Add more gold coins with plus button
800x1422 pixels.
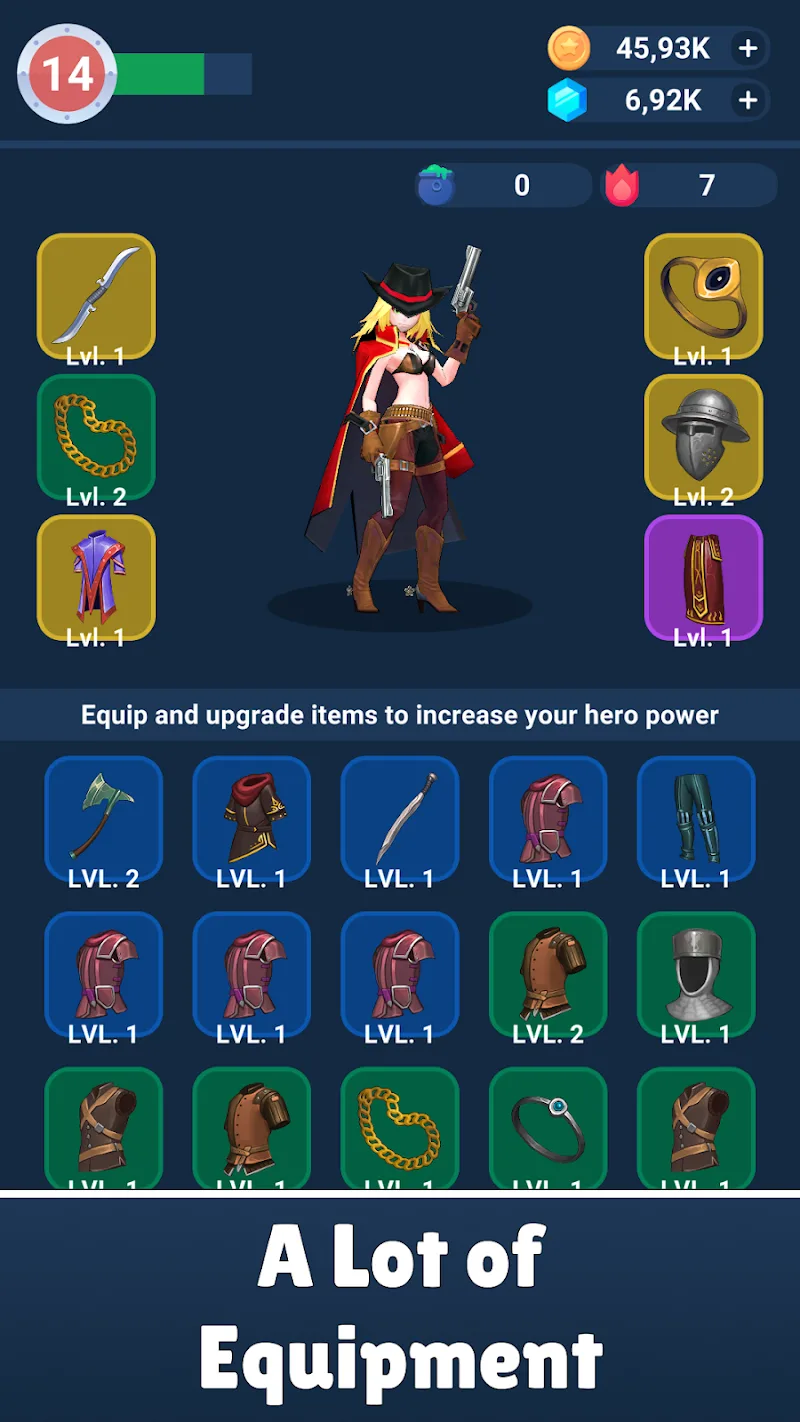(747, 48)
